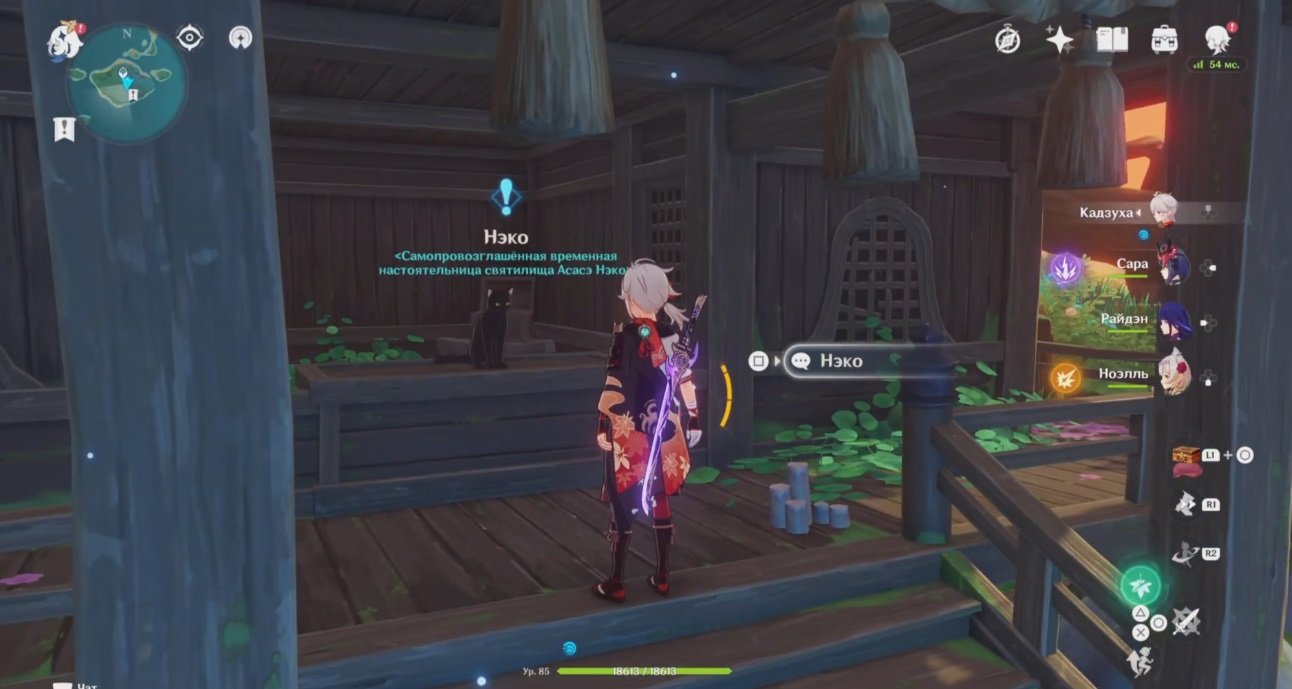This screenshot has width=1292, height=689.
Task: Activate the eye-shaped elemental sight icon
Action: click(190, 38)
